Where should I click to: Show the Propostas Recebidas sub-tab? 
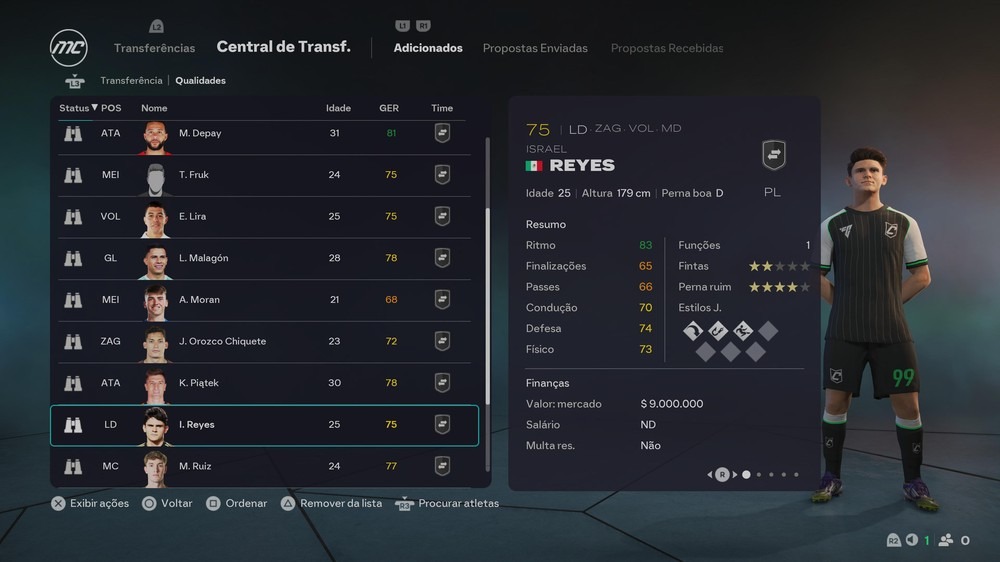tap(667, 48)
